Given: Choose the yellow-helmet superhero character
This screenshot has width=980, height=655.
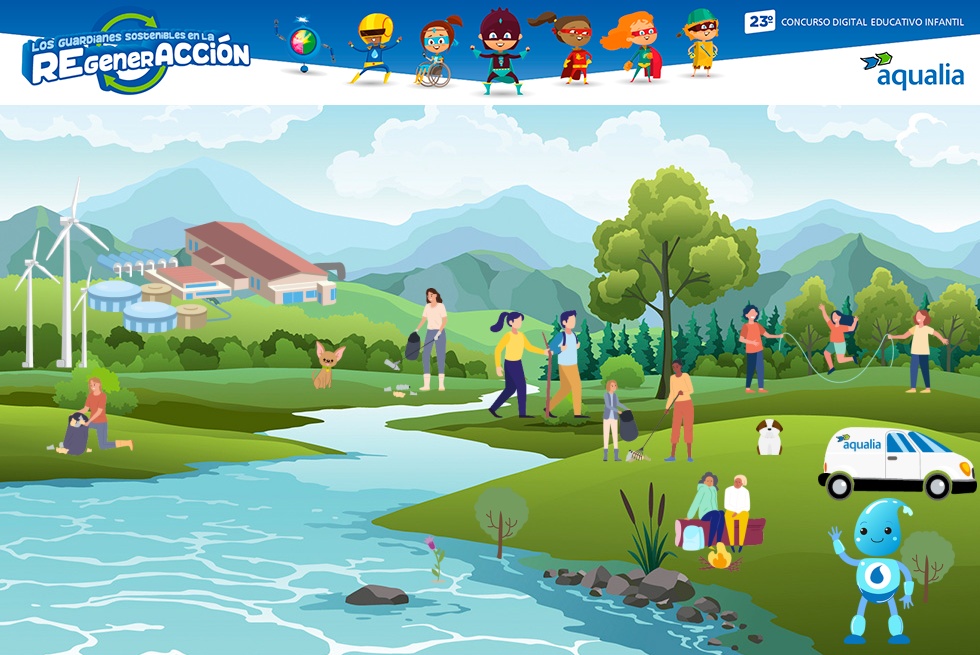Looking at the screenshot, I should pyautogui.click(x=373, y=48).
